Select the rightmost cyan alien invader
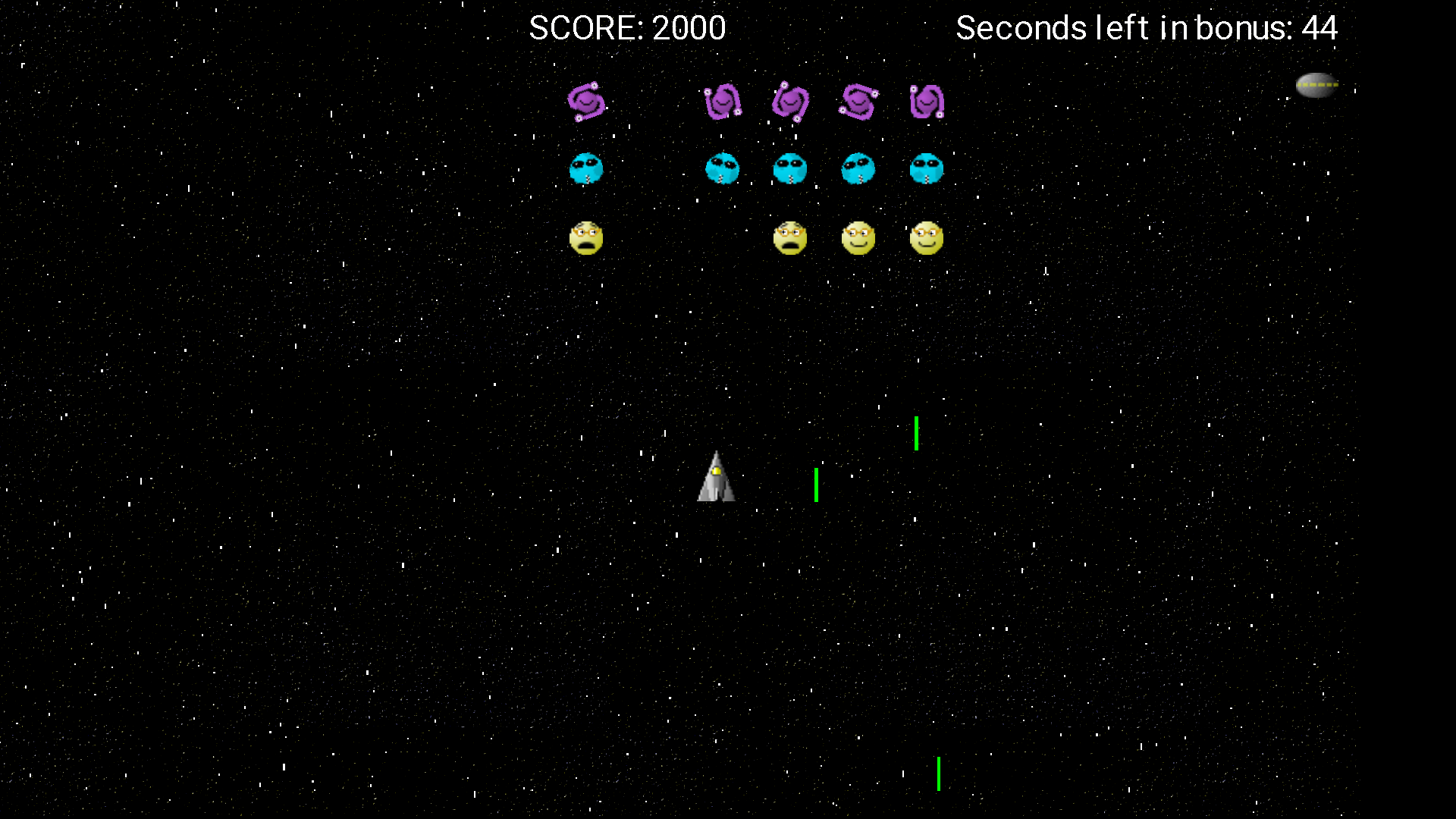1456x819 pixels. click(x=927, y=169)
